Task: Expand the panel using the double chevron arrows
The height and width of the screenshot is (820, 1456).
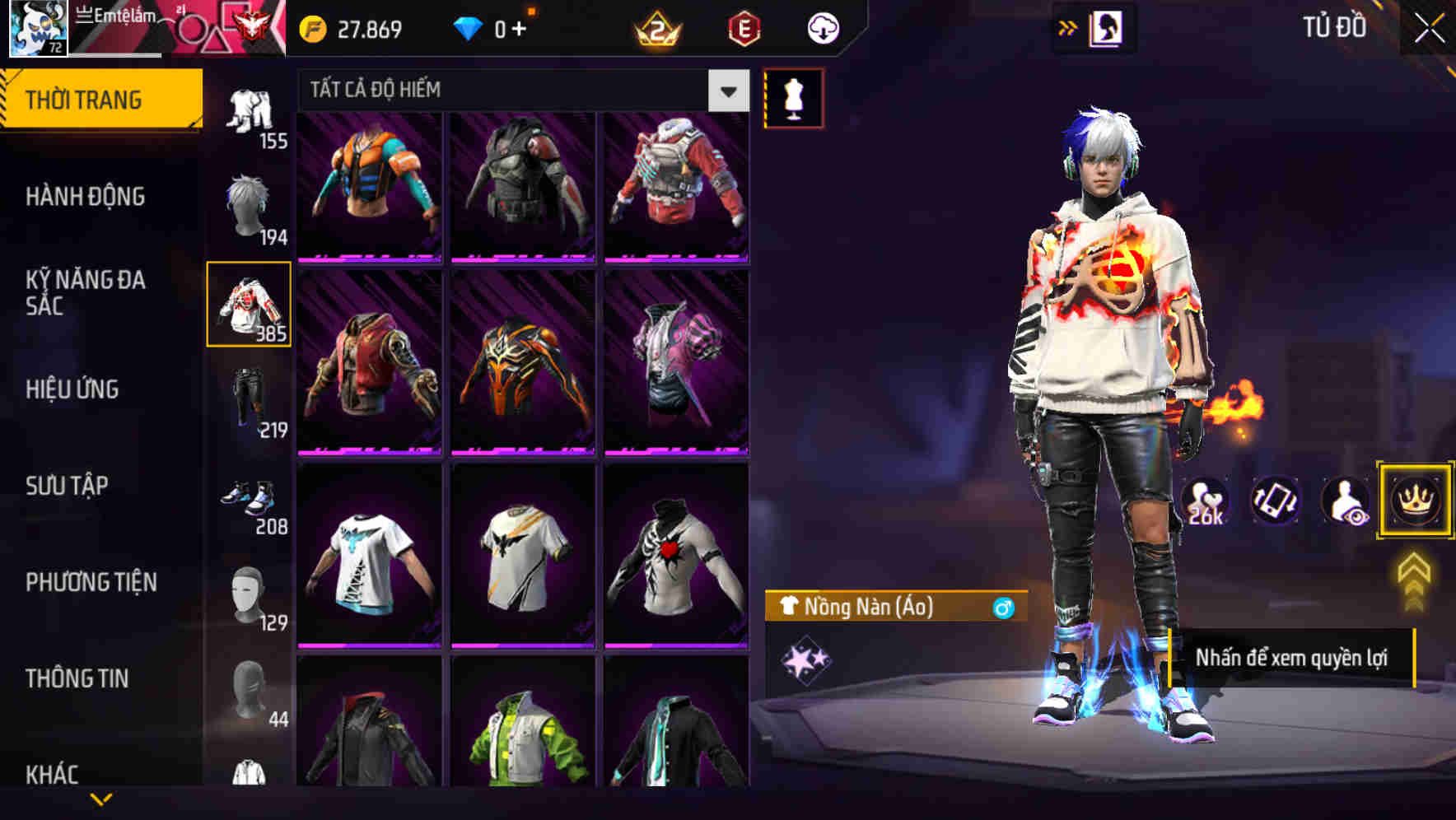Action: [1067, 26]
